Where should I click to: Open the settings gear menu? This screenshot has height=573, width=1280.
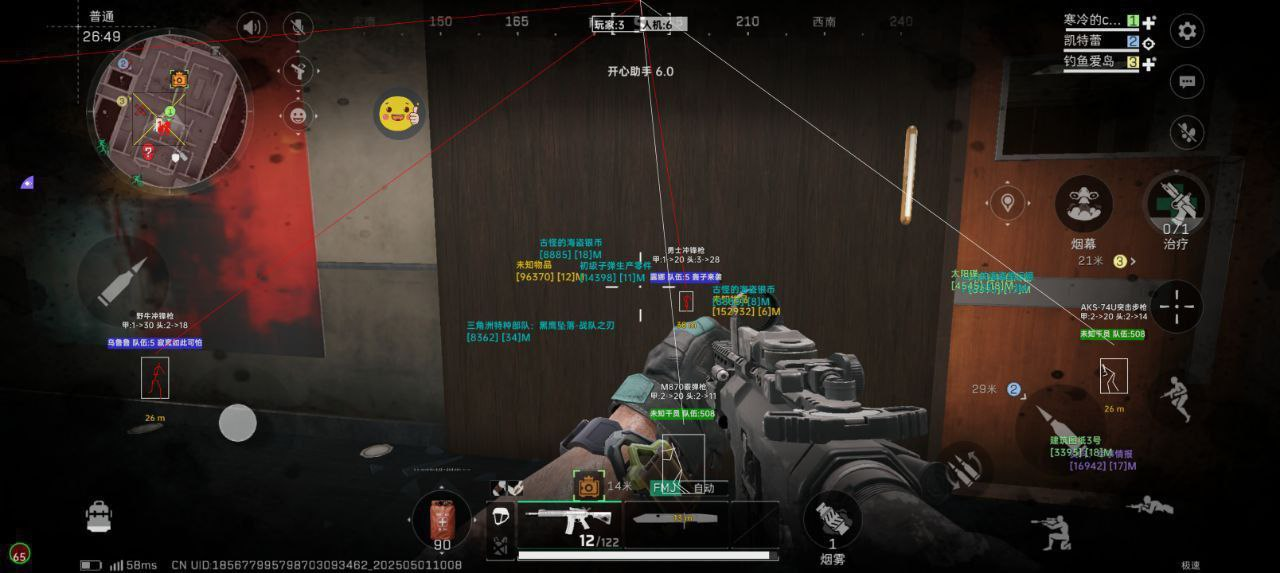1187,31
